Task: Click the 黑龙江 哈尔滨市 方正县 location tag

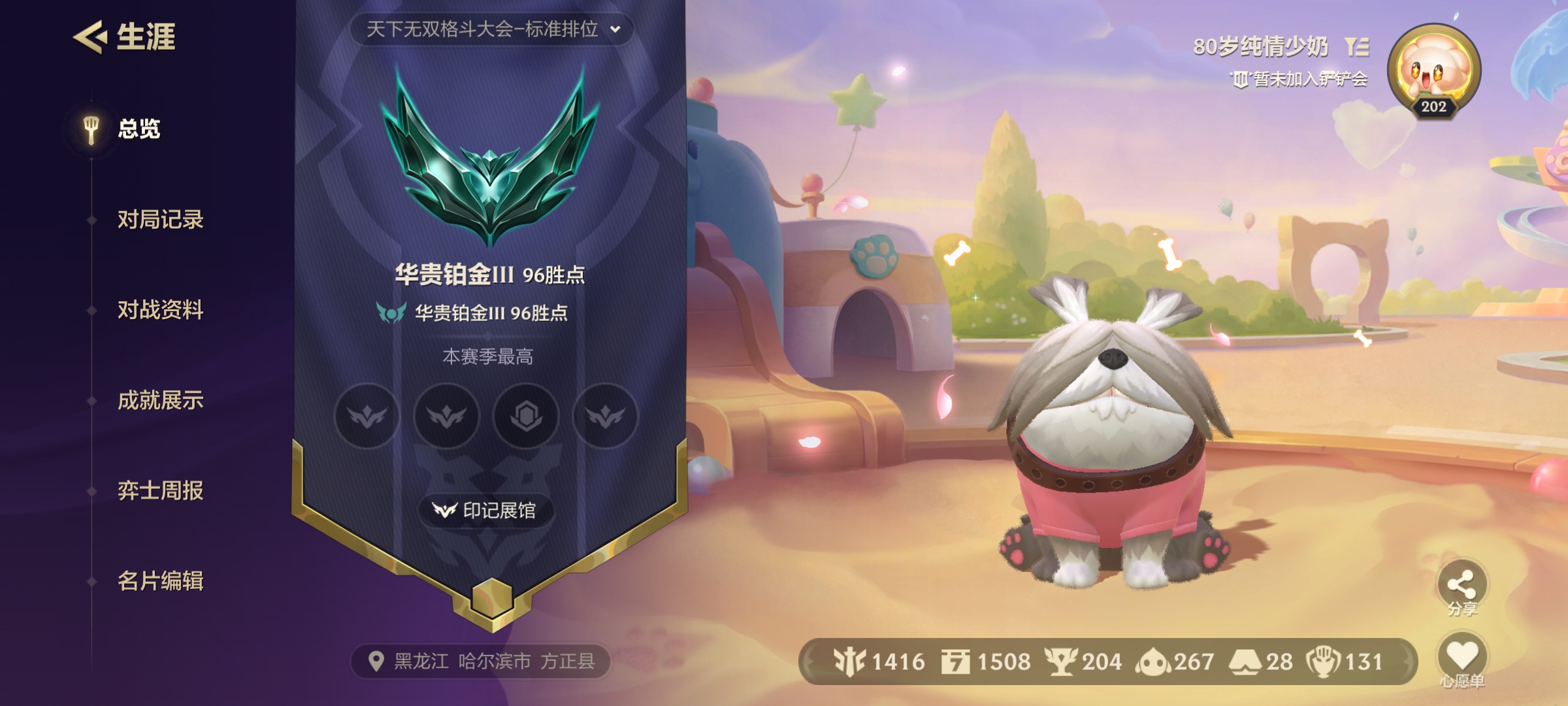Action: coord(482,662)
